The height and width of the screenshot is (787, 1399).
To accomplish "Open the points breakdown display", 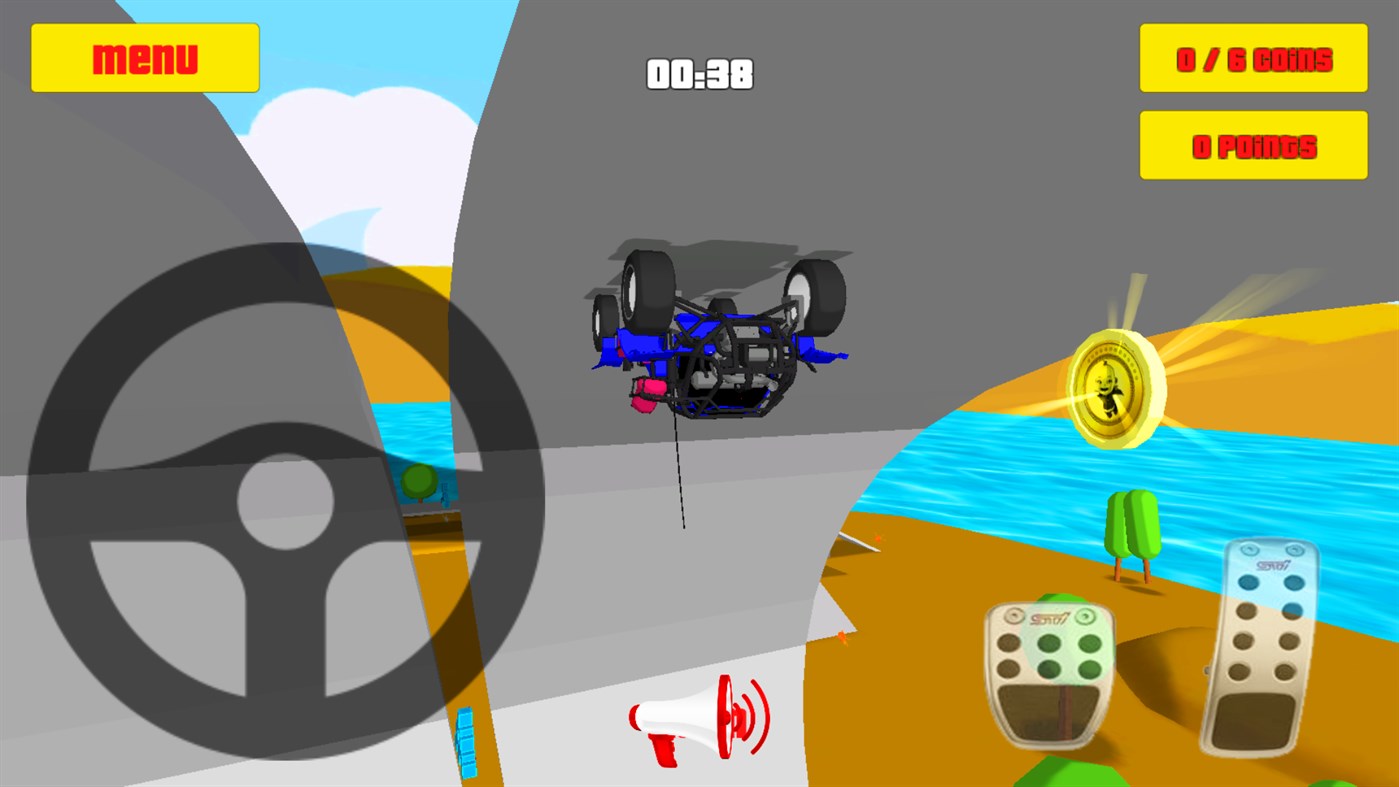I will (1252, 144).
